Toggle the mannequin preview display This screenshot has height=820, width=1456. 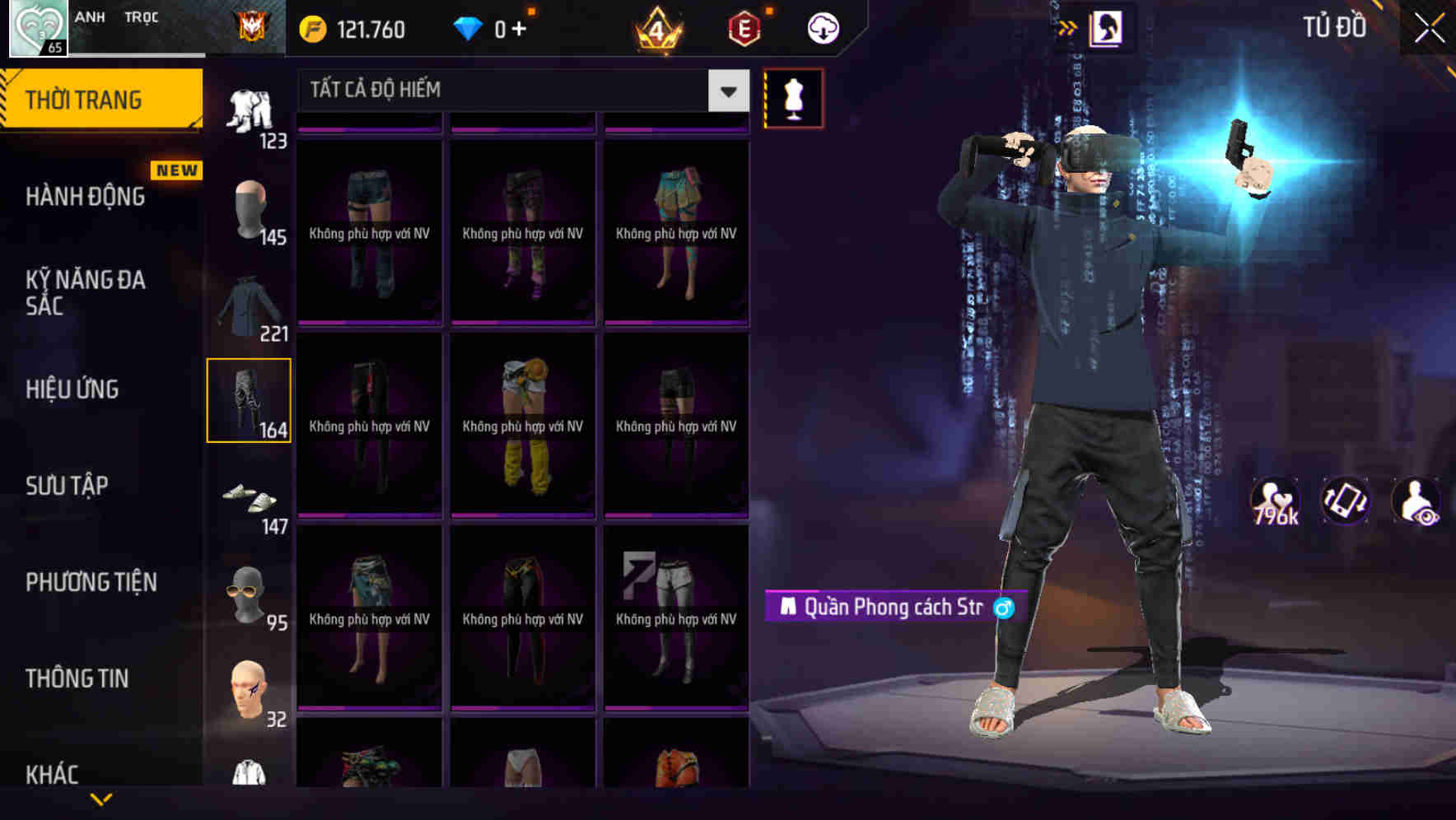[792, 98]
